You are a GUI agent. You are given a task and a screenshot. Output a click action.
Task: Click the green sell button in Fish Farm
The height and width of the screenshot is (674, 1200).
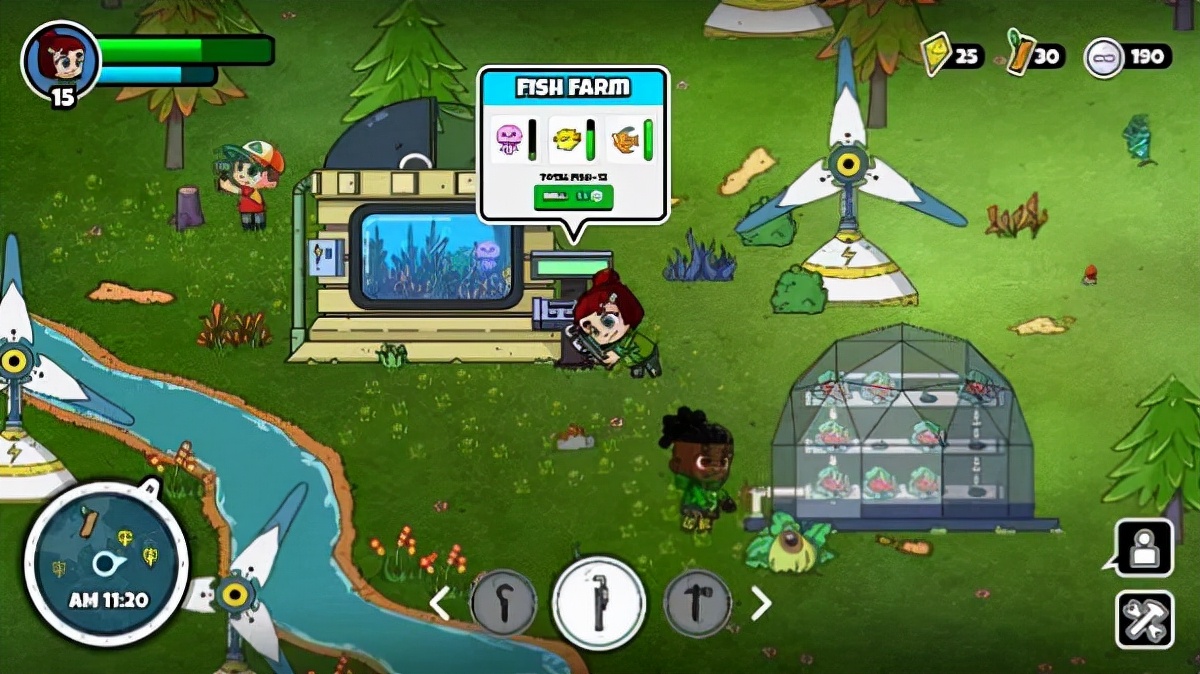click(x=573, y=197)
